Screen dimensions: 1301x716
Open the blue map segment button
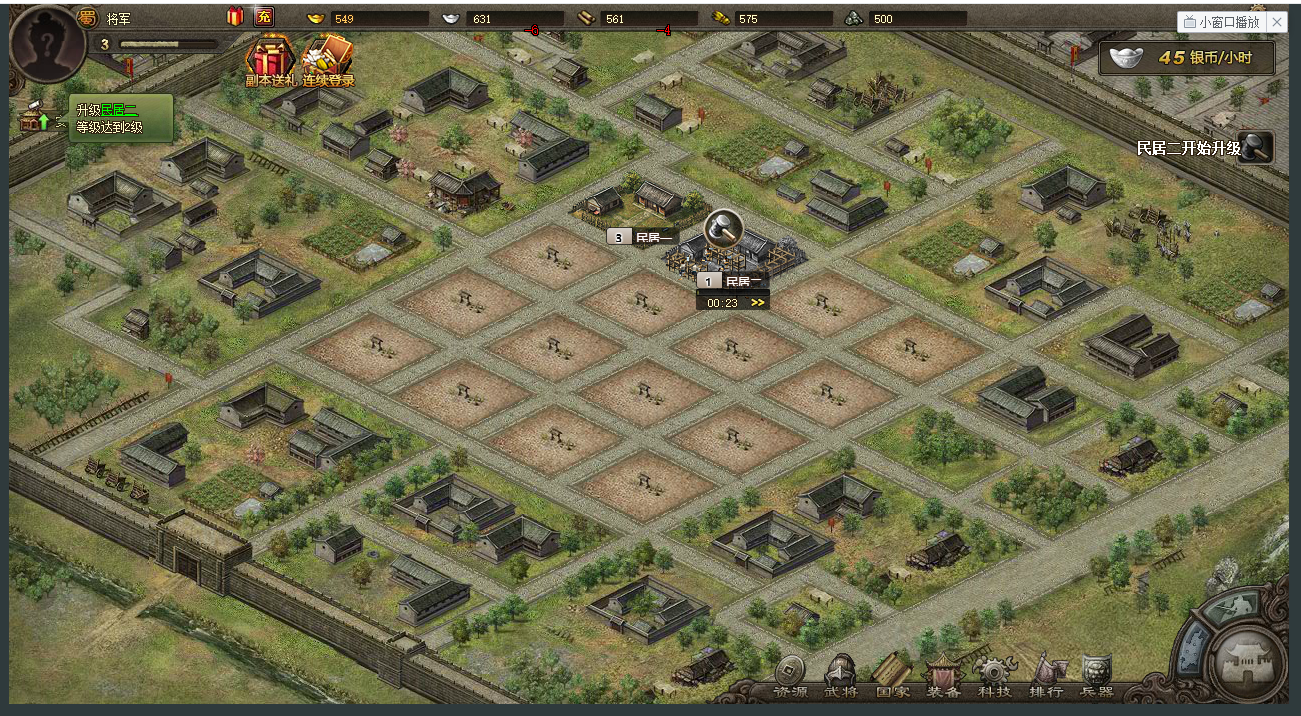[x=1192, y=646]
